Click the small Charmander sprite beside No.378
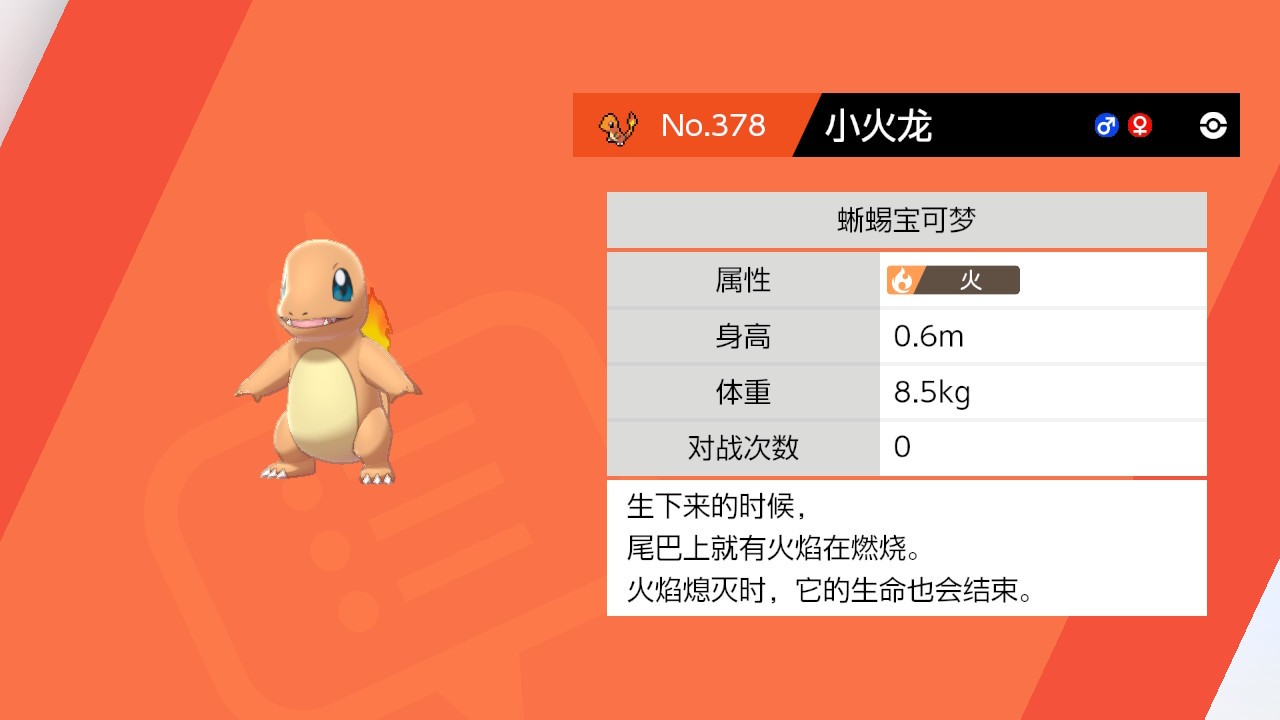 pos(617,127)
